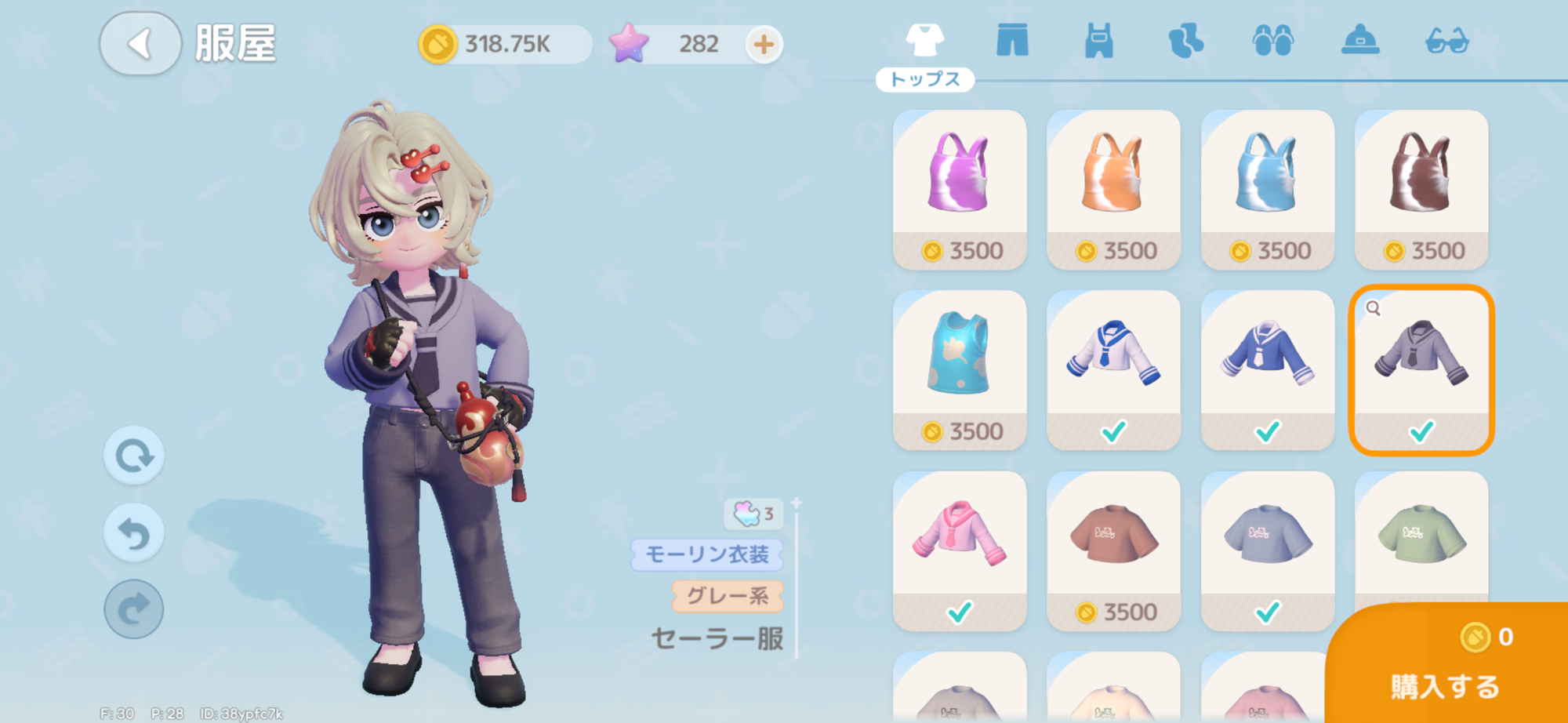
Task: Pick the pink sailor top
Action: click(960, 549)
